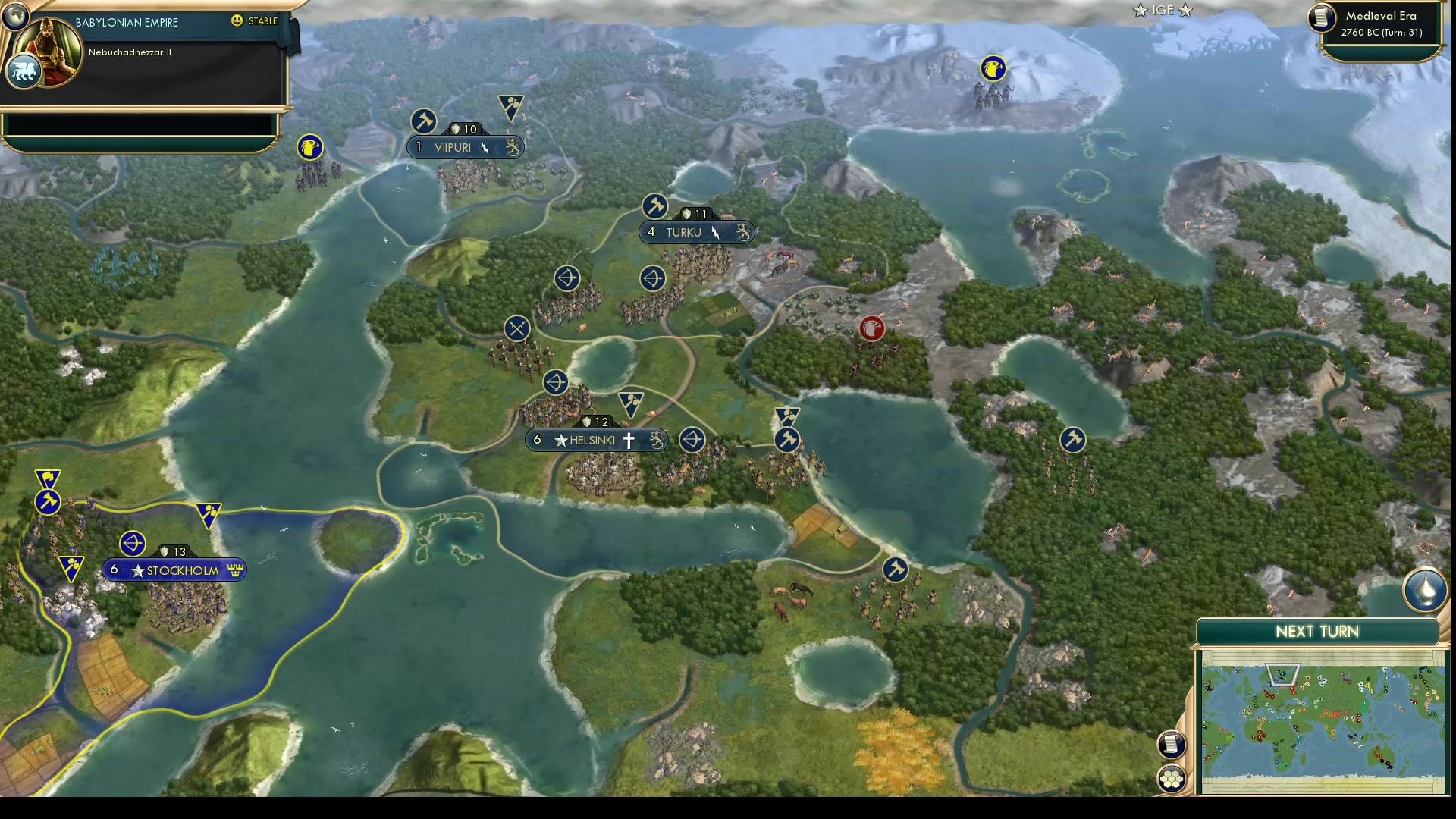Select the red eagle city-state icon on the map
1456x819 pixels.
tap(873, 328)
